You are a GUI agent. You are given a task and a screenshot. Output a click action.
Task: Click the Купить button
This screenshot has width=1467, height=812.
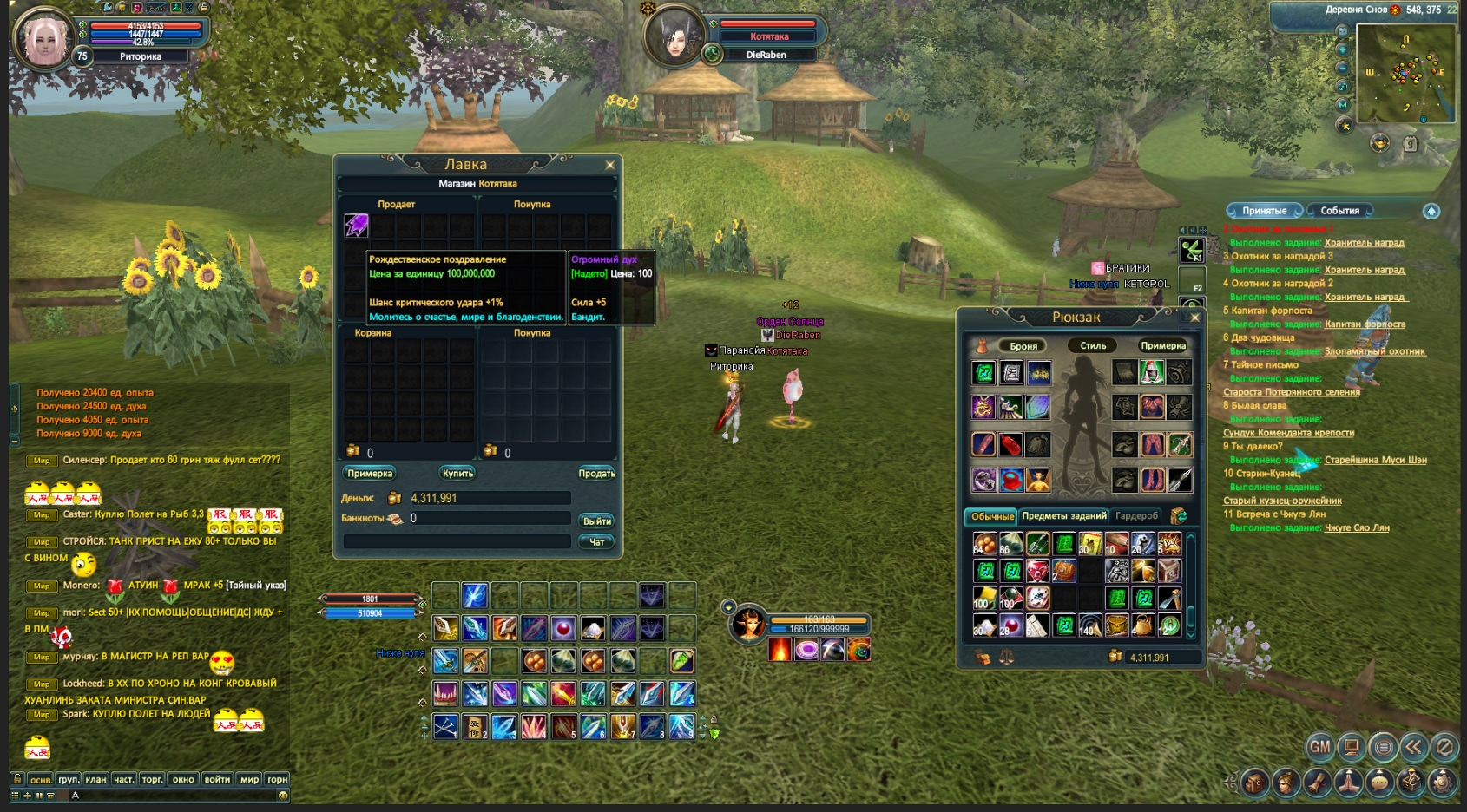(x=457, y=474)
